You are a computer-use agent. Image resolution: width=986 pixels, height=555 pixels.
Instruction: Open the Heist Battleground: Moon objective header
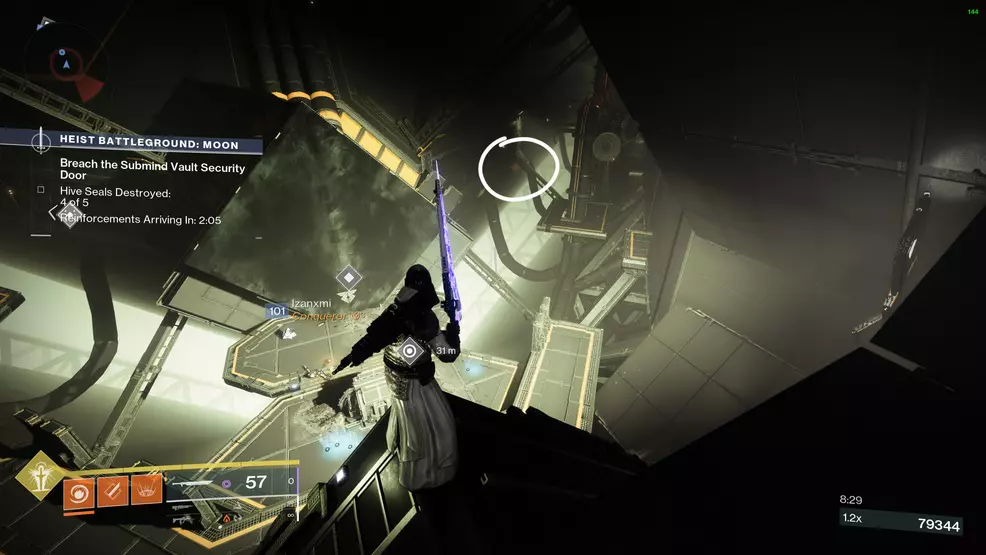pyautogui.click(x=150, y=145)
